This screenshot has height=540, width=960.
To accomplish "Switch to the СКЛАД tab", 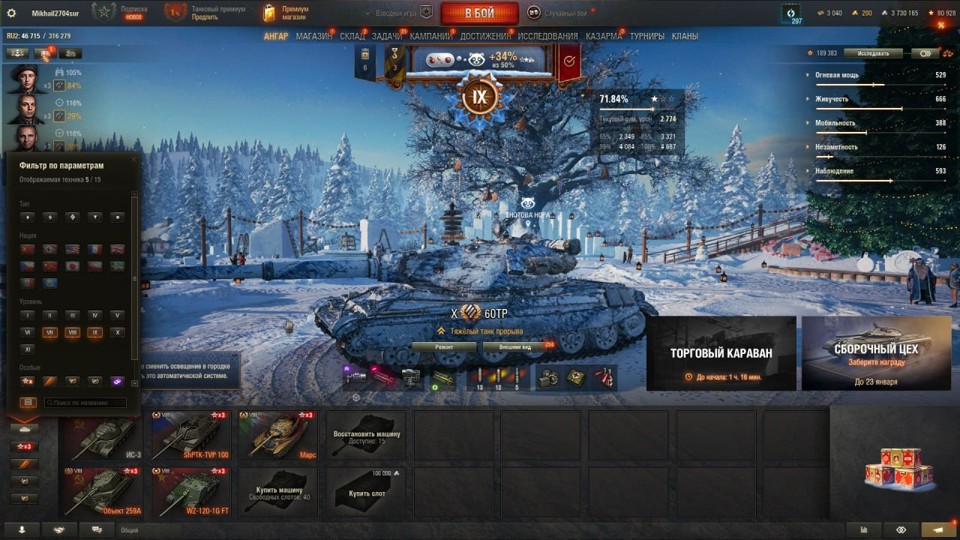I will click(x=352, y=36).
